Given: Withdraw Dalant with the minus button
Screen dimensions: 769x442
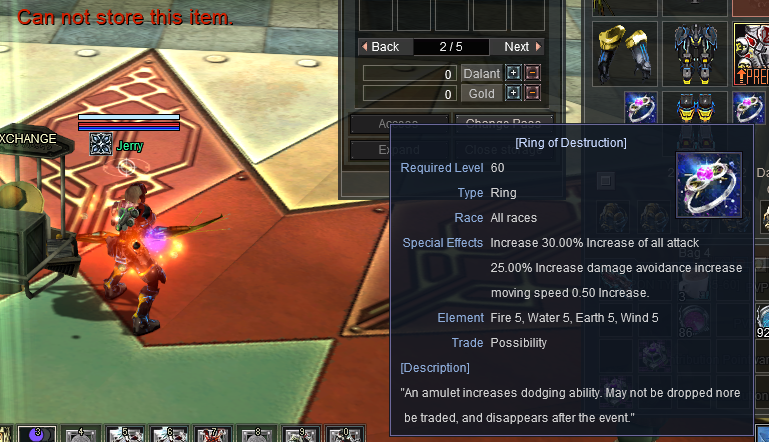Looking at the screenshot, I should coord(532,74).
